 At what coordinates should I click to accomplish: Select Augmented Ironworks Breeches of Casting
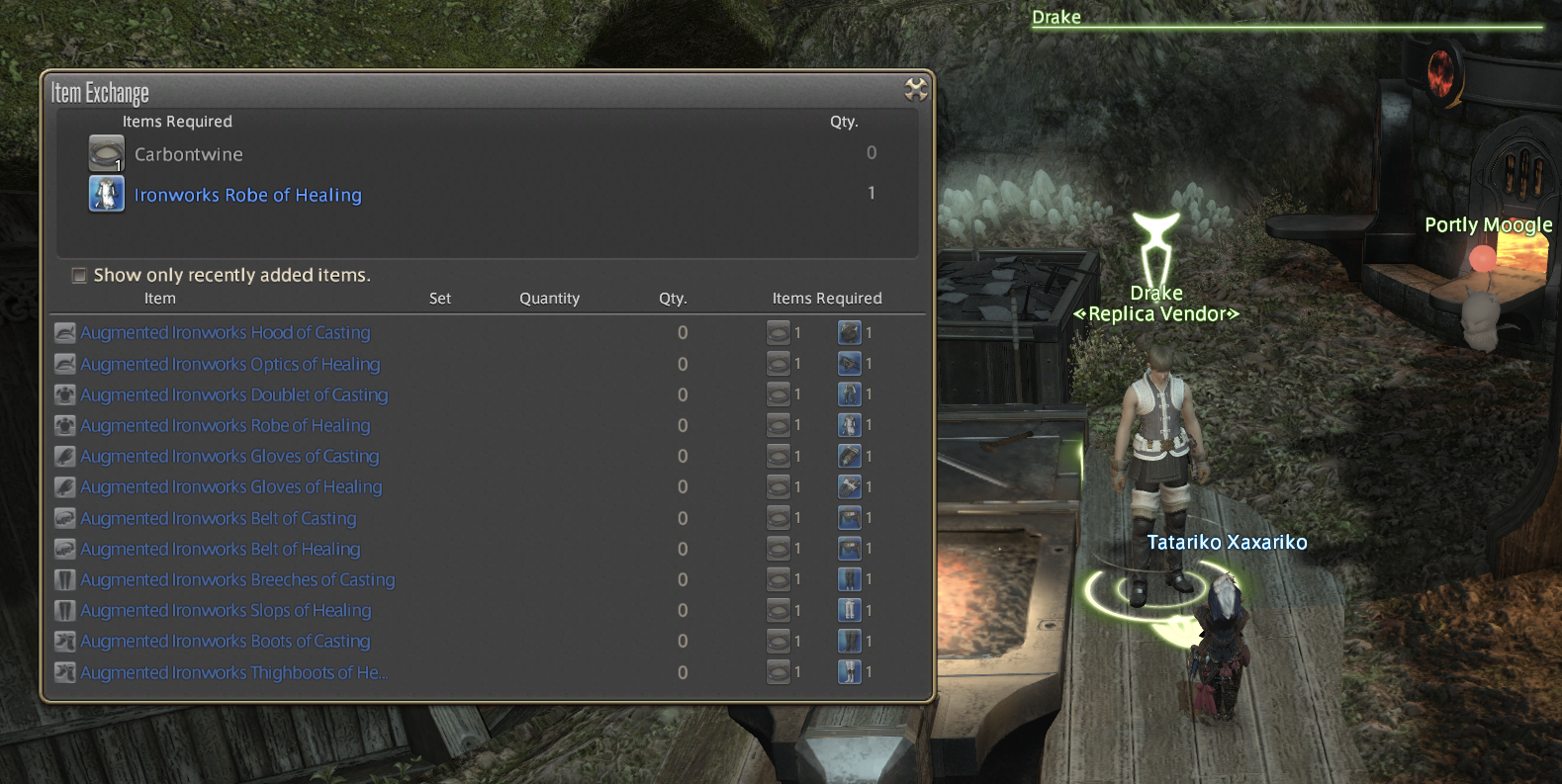(237, 580)
